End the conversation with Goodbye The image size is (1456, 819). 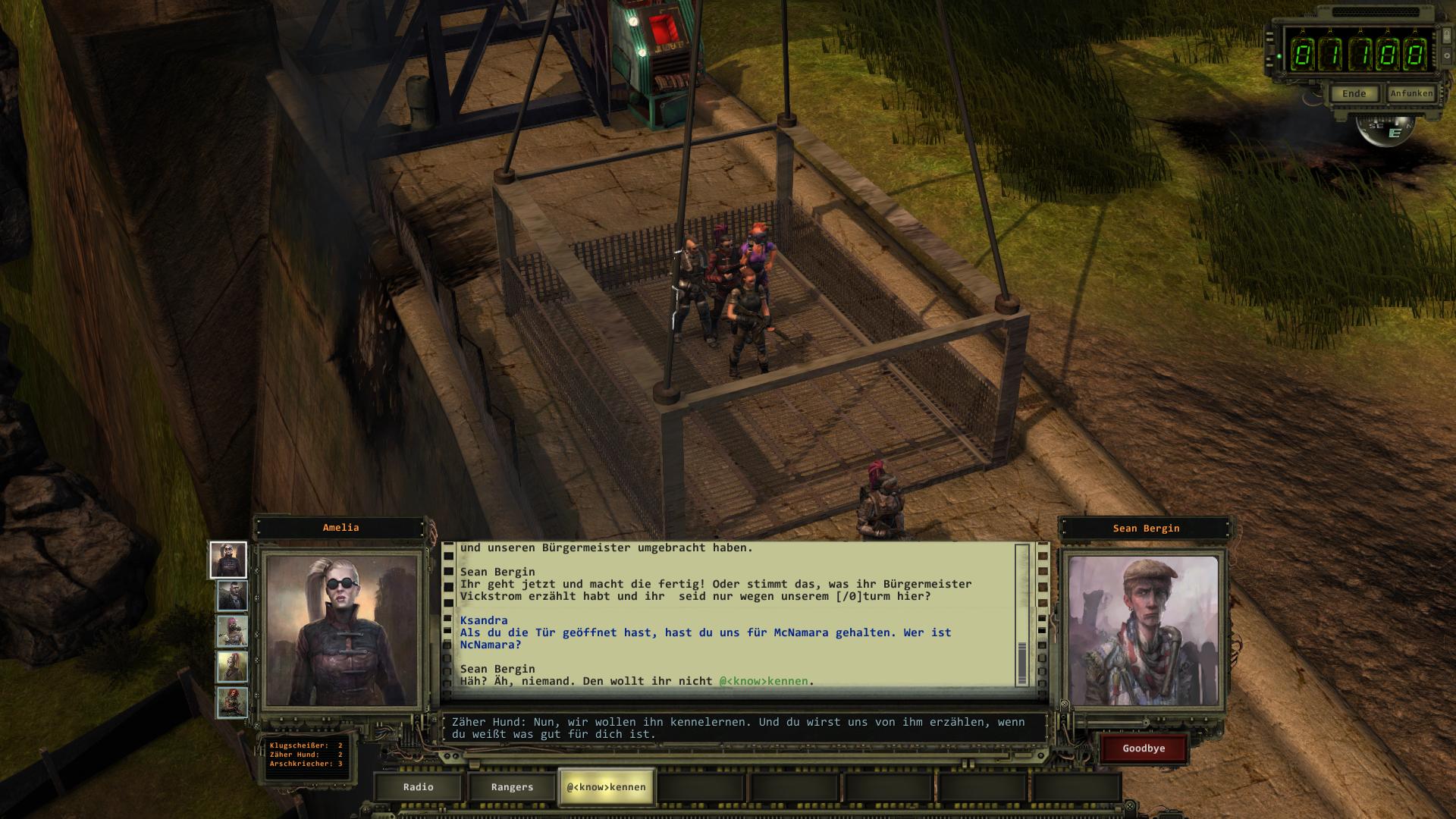[1144, 748]
